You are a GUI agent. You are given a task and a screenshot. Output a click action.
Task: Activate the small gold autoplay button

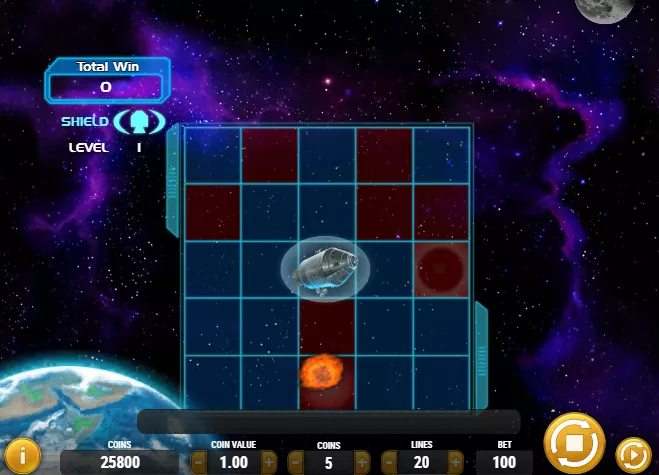[632, 455]
